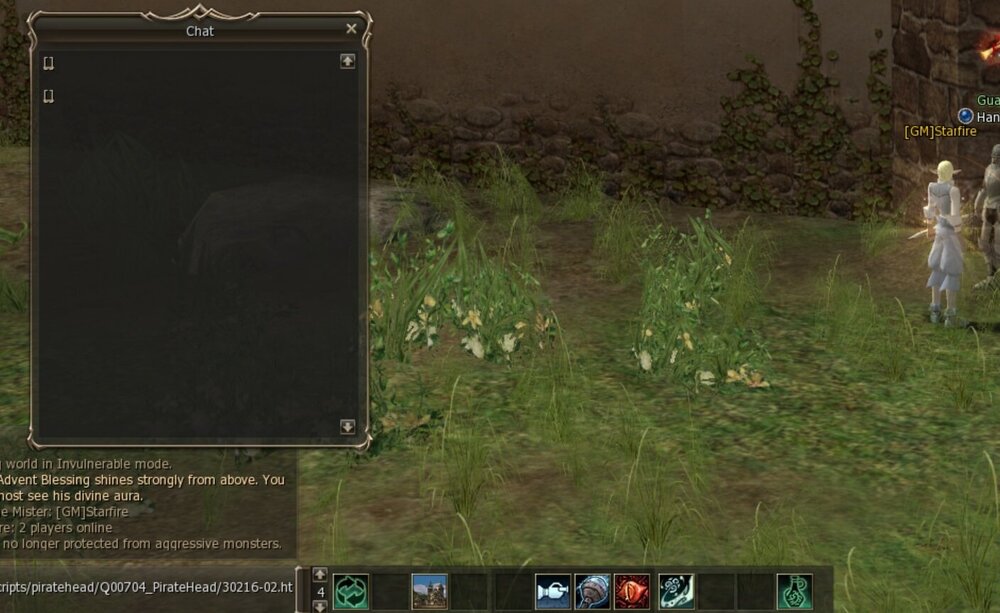Trigger the red eye skill
1000x613 pixels.
(632, 591)
